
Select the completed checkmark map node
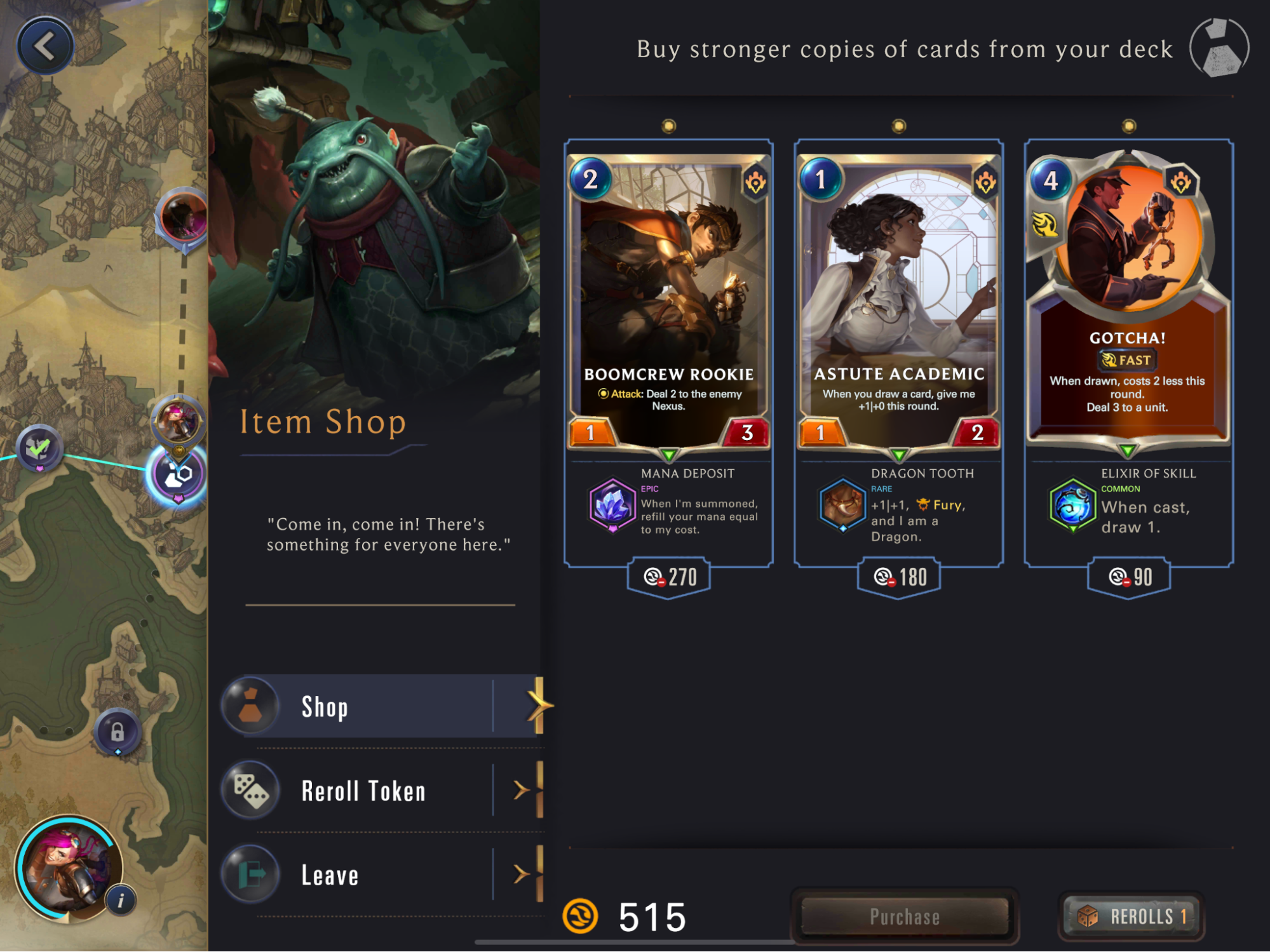point(39,448)
